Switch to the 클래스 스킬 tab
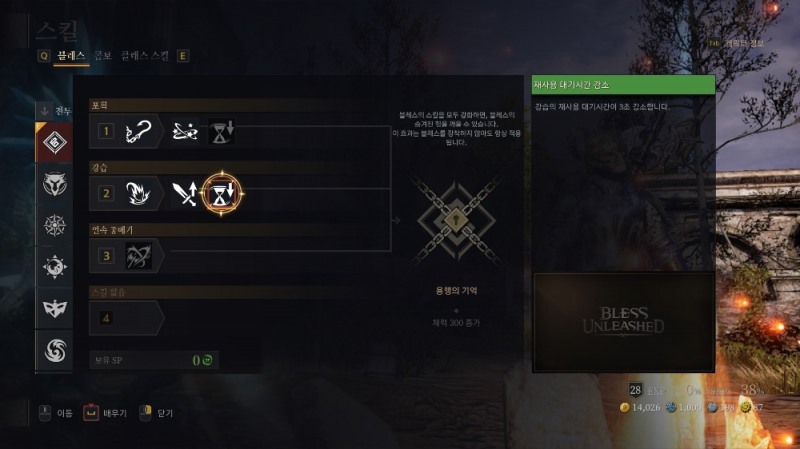 click(146, 56)
